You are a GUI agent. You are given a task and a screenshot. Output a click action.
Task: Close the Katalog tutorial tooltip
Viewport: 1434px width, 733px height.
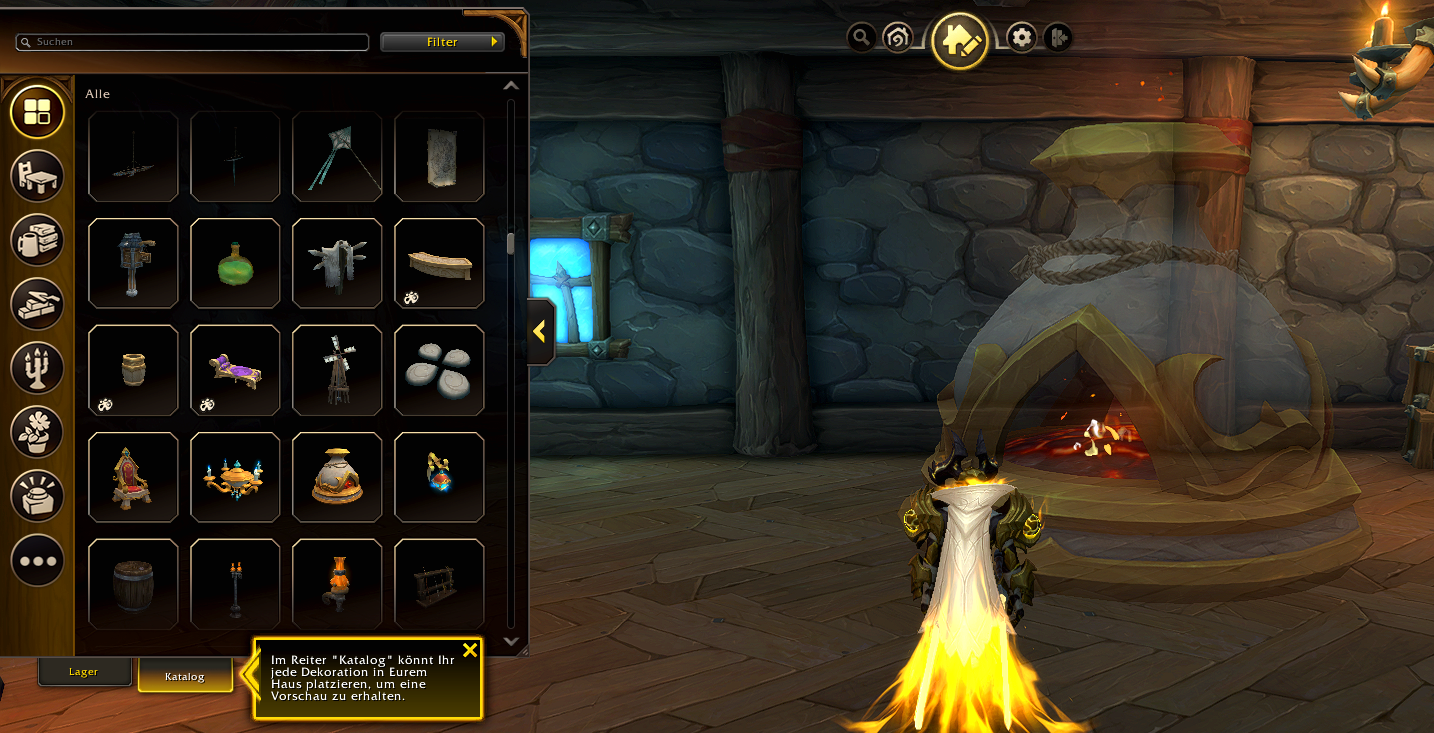coord(470,650)
